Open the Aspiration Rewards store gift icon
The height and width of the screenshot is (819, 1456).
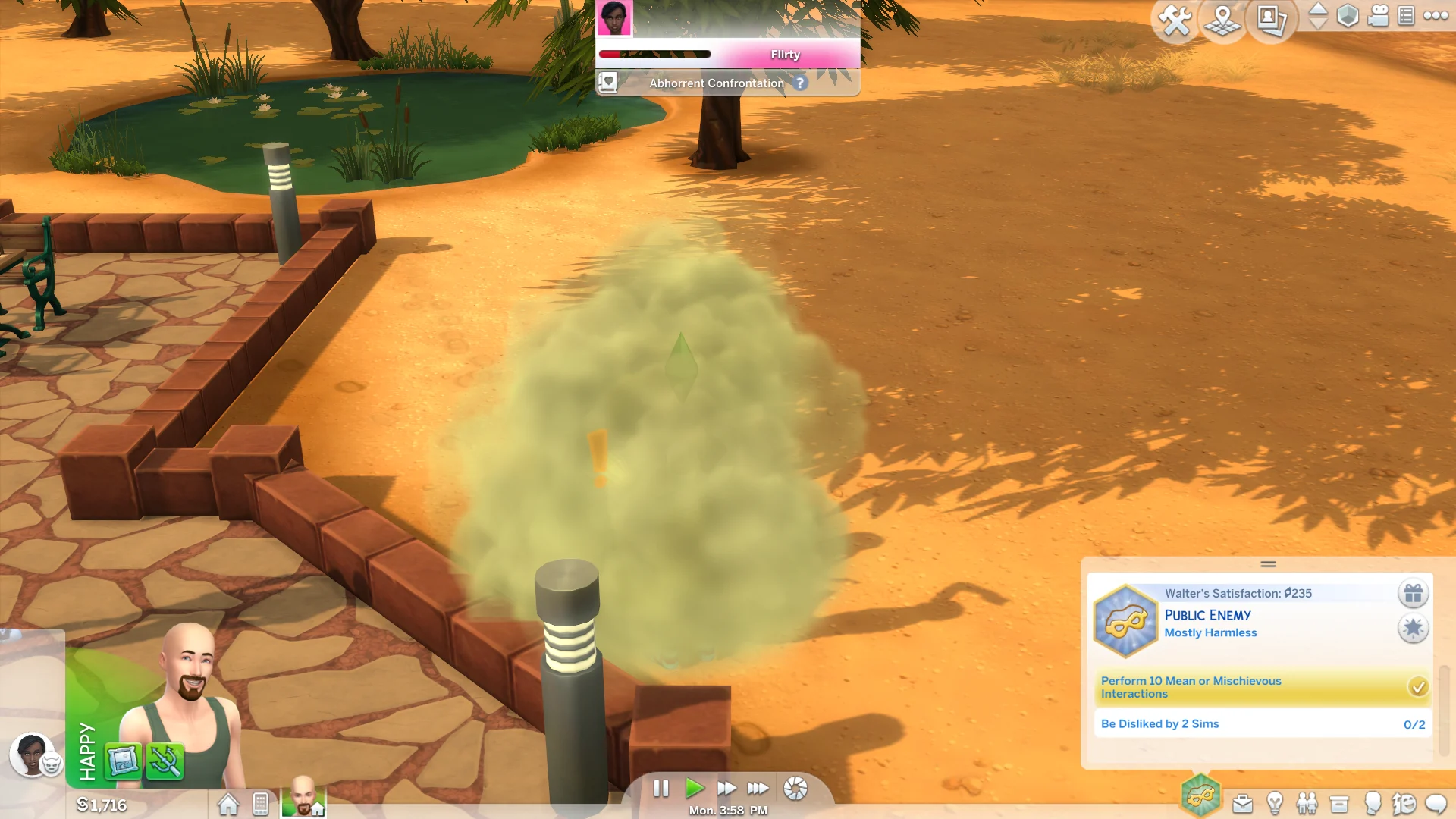coord(1414,594)
